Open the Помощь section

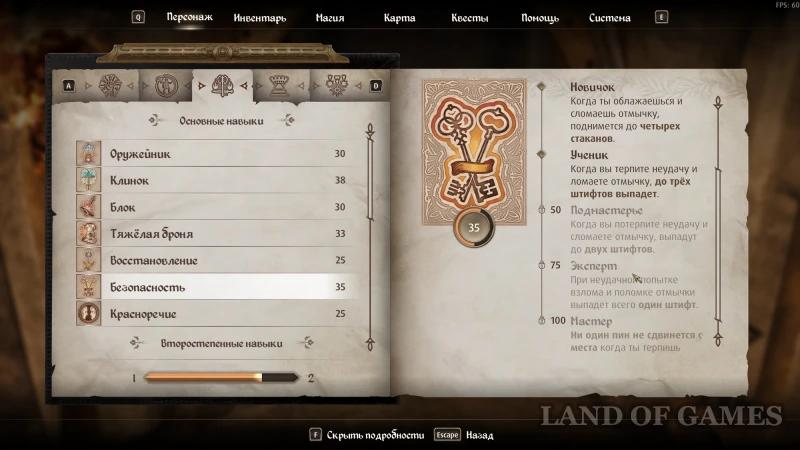540,18
